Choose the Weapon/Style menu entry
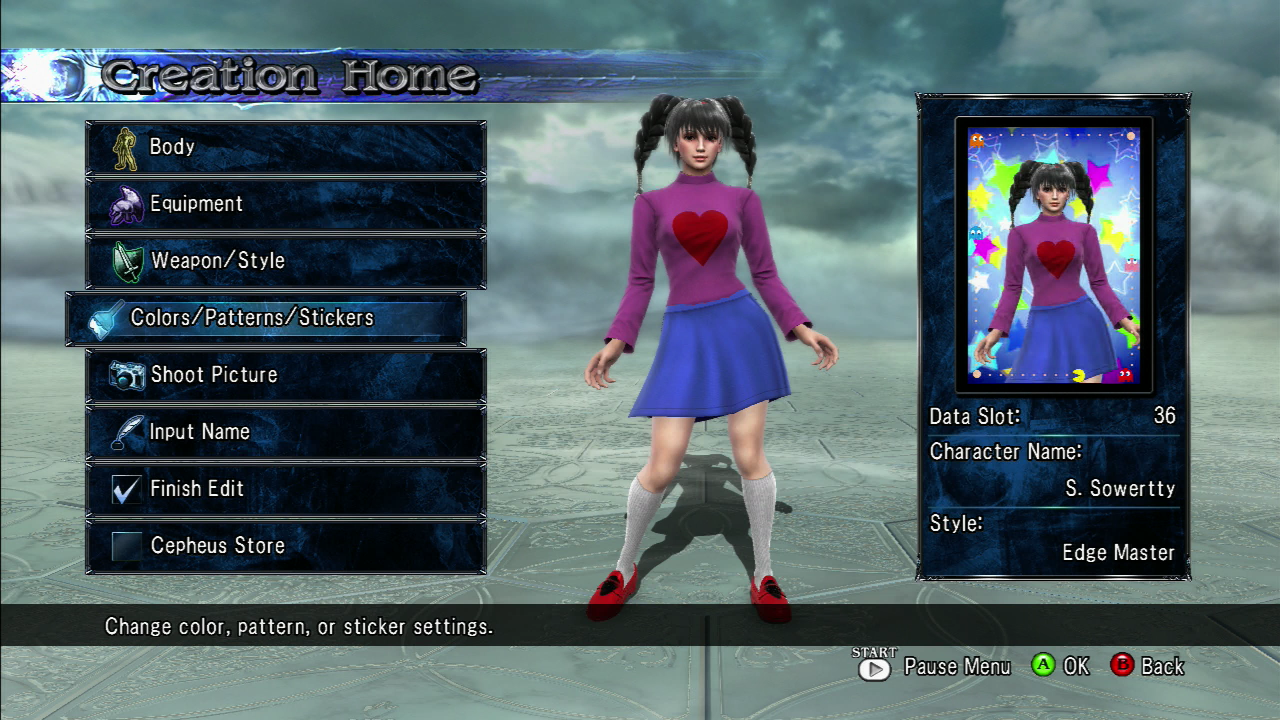The width and height of the screenshot is (1280, 720). pos(286,261)
